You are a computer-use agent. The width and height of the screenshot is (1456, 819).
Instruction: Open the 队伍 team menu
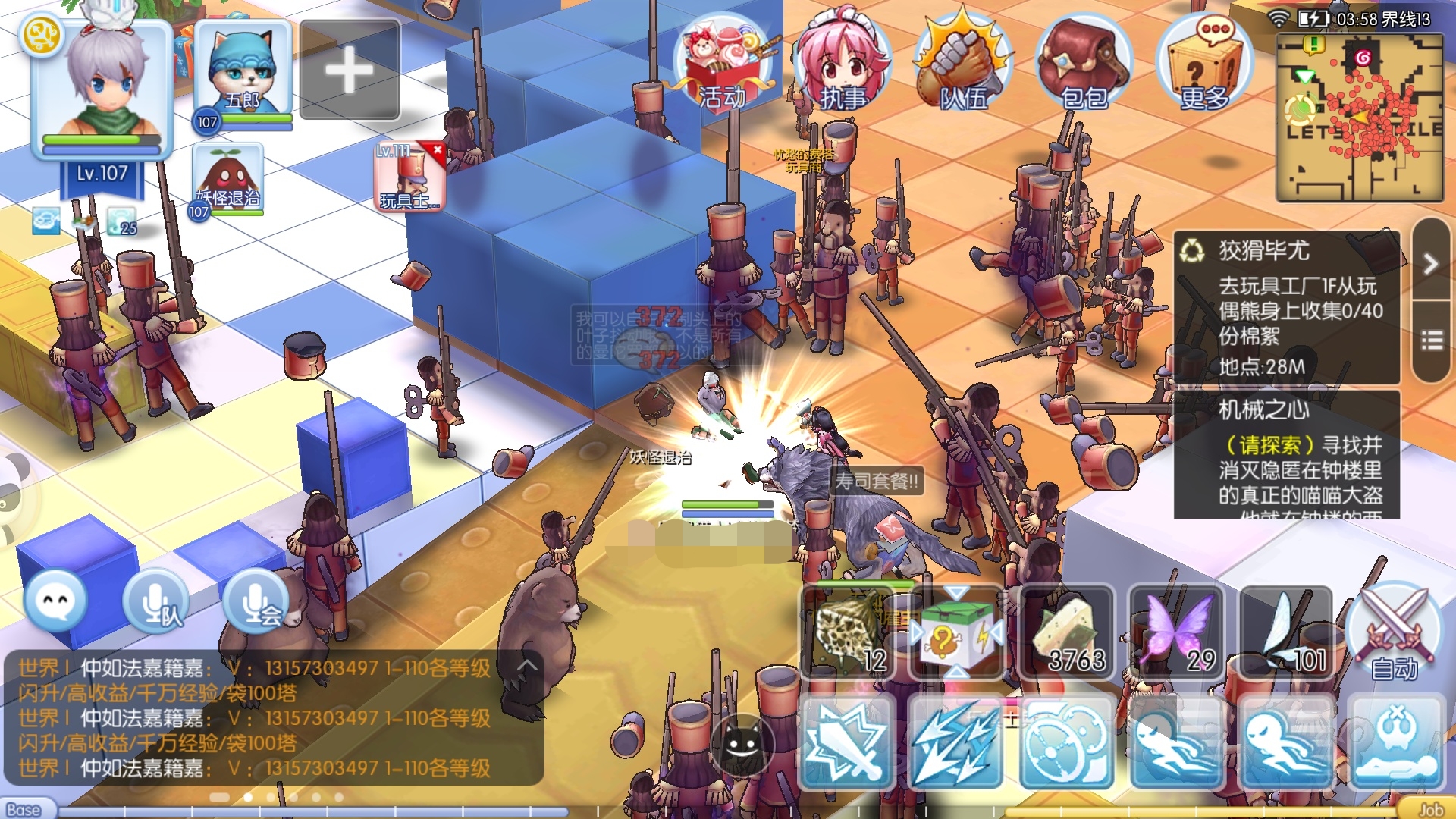[x=963, y=64]
